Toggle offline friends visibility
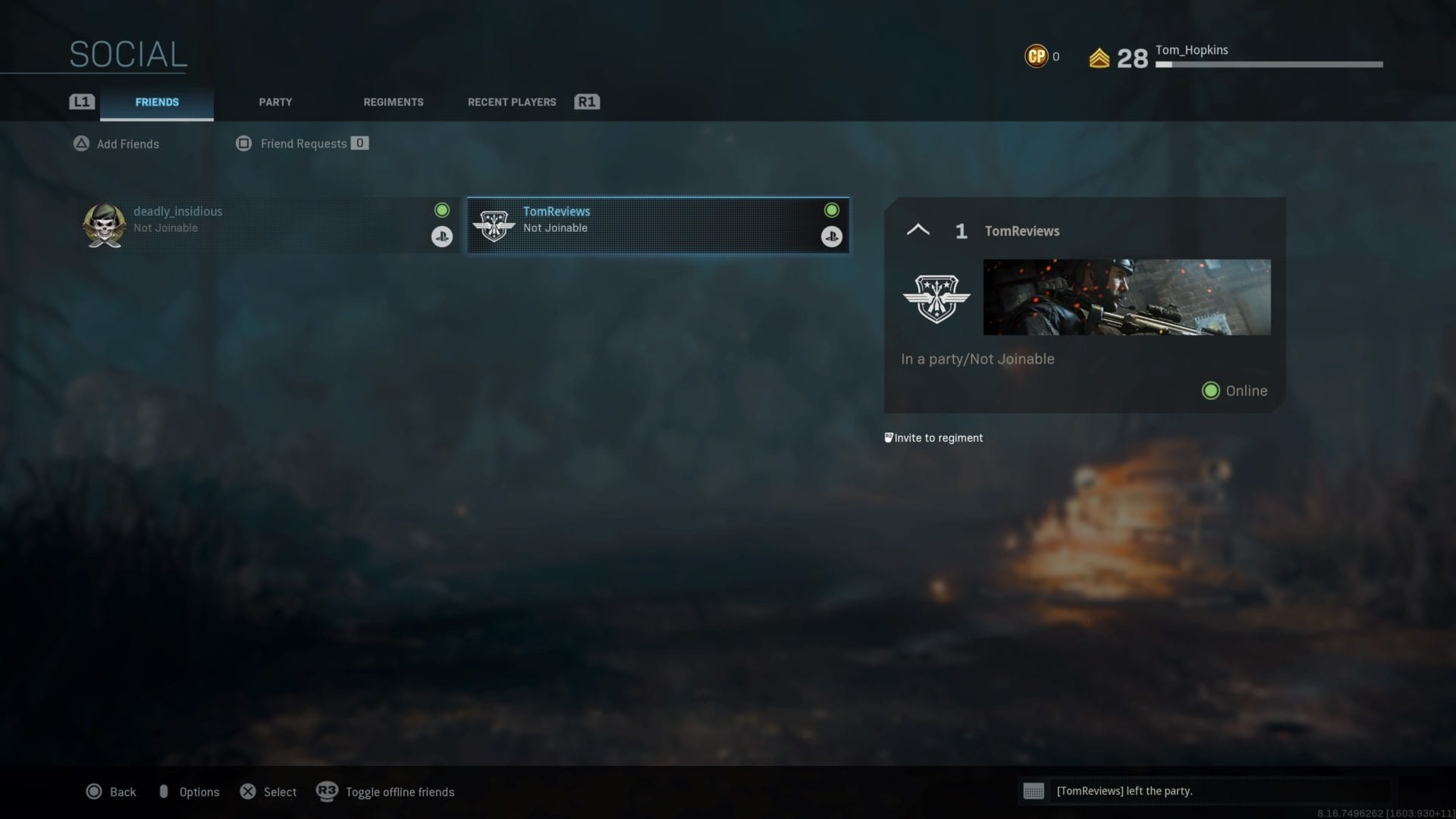This screenshot has width=1456, height=819. coord(400,792)
